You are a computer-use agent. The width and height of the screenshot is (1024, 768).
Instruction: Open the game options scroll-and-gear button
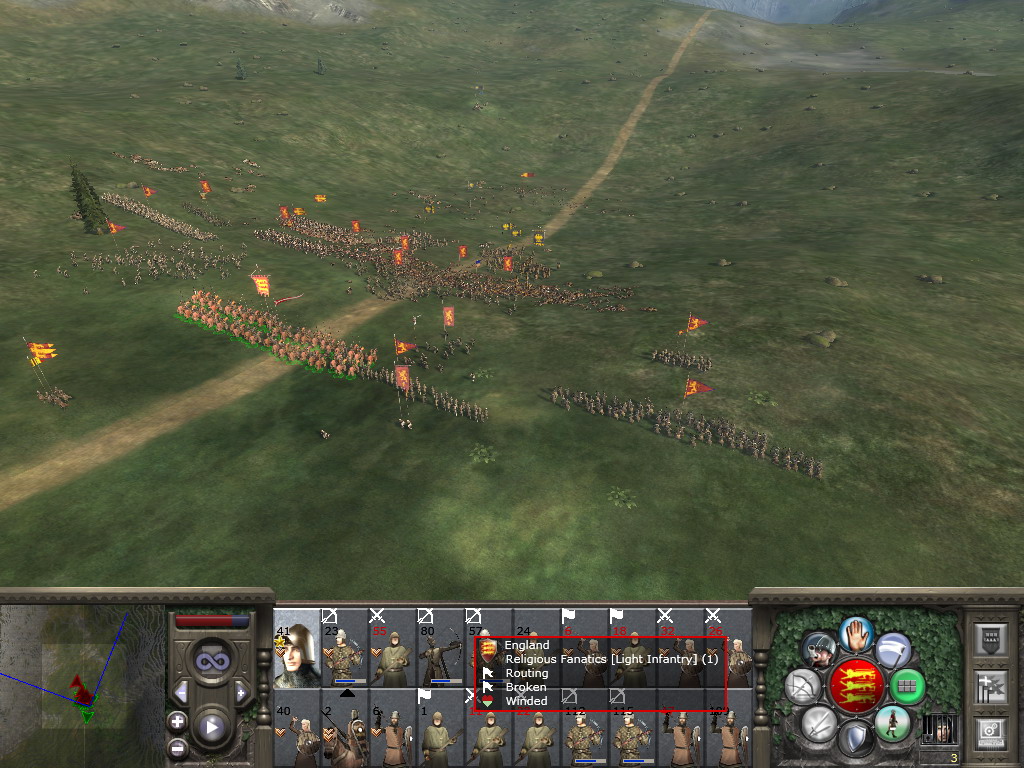pos(991,732)
